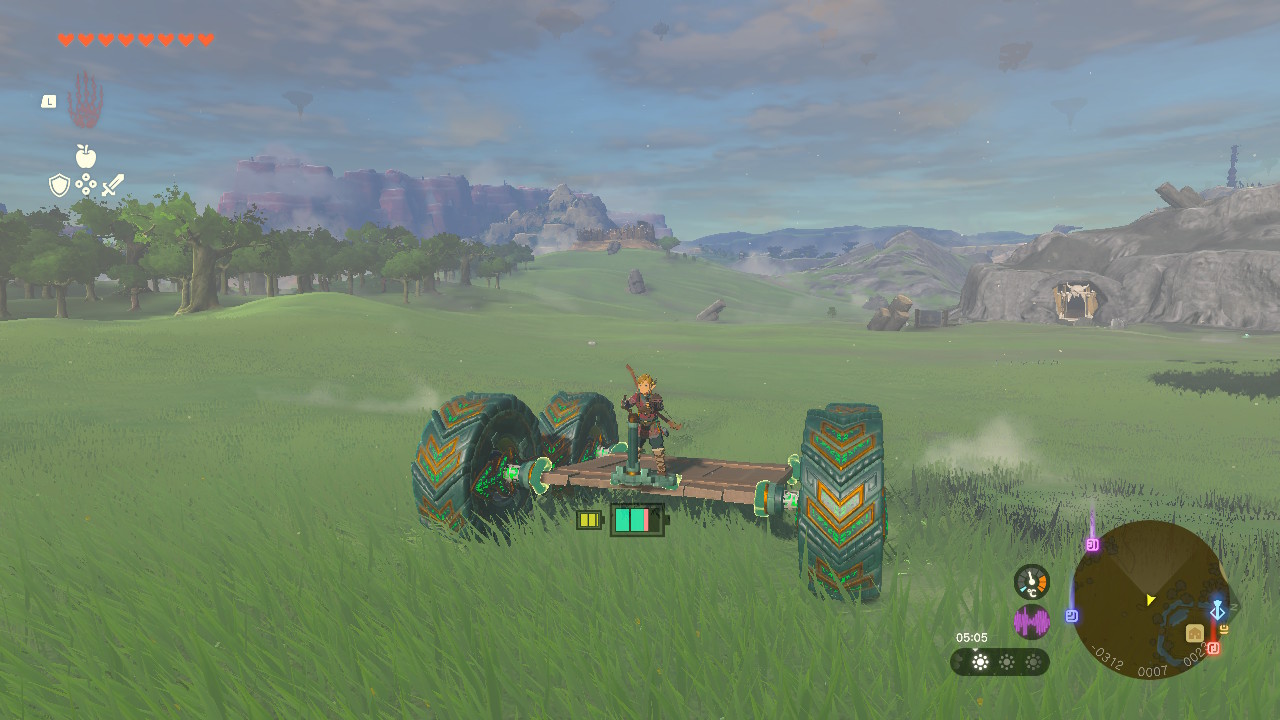Activate the red Ultrahand hand ability
Screen dimensions: 1280x720
pos(86,99)
